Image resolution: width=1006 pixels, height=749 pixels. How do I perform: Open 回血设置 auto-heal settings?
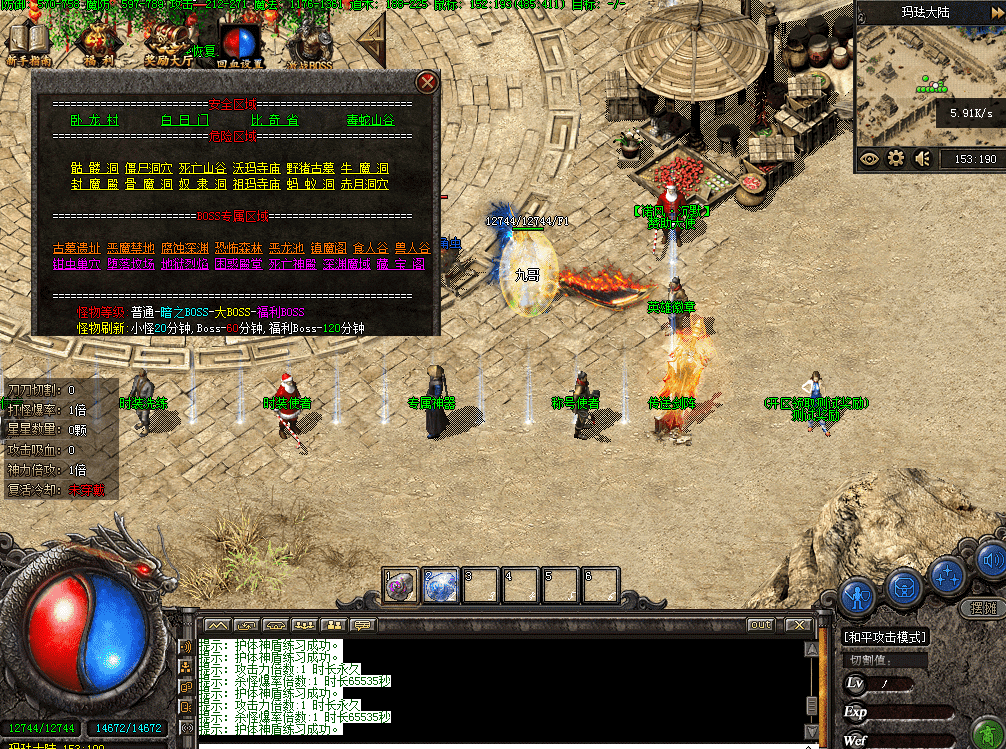click(x=240, y=44)
